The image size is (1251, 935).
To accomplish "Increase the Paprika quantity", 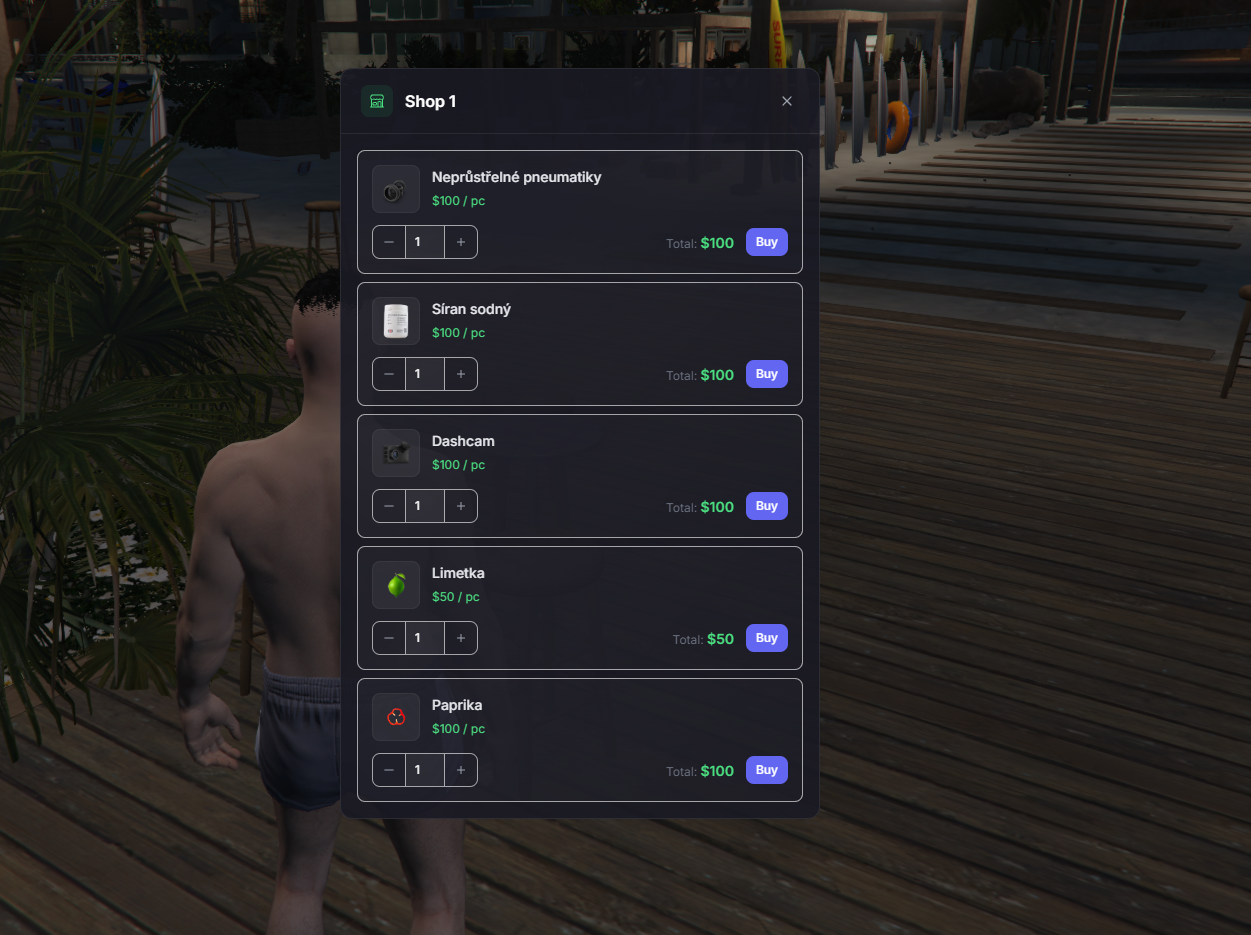I will [x=461, y=770].
